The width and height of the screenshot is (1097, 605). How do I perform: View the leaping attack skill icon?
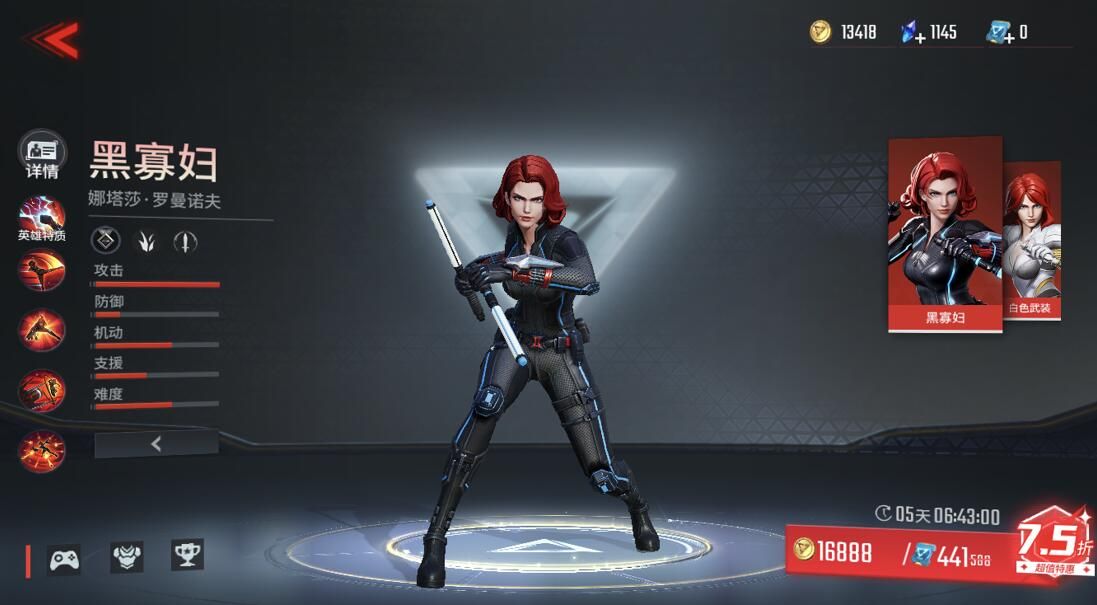pyautogui.click(x=42, y=330)
